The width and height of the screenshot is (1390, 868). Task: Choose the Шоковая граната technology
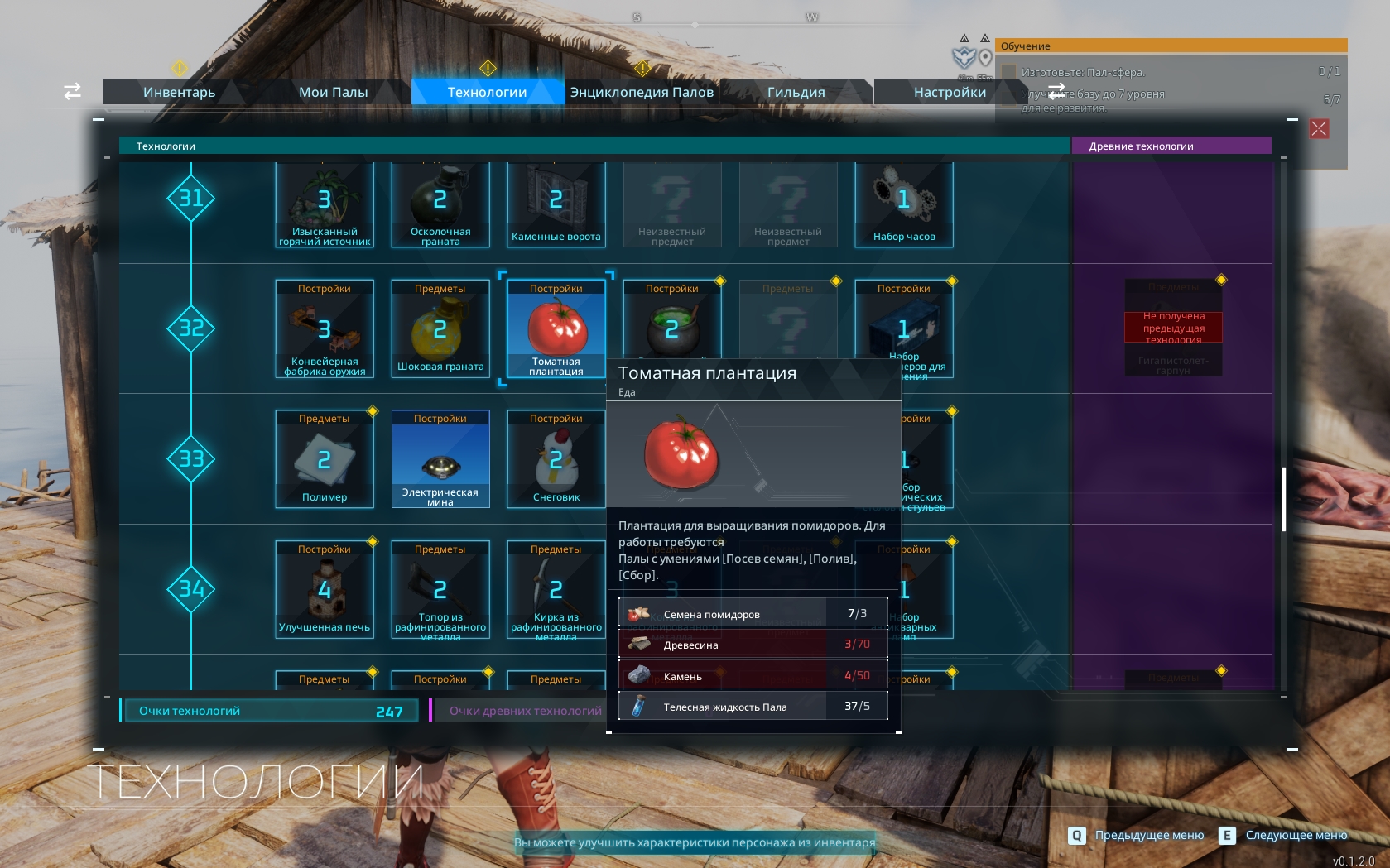pos(440,328)
